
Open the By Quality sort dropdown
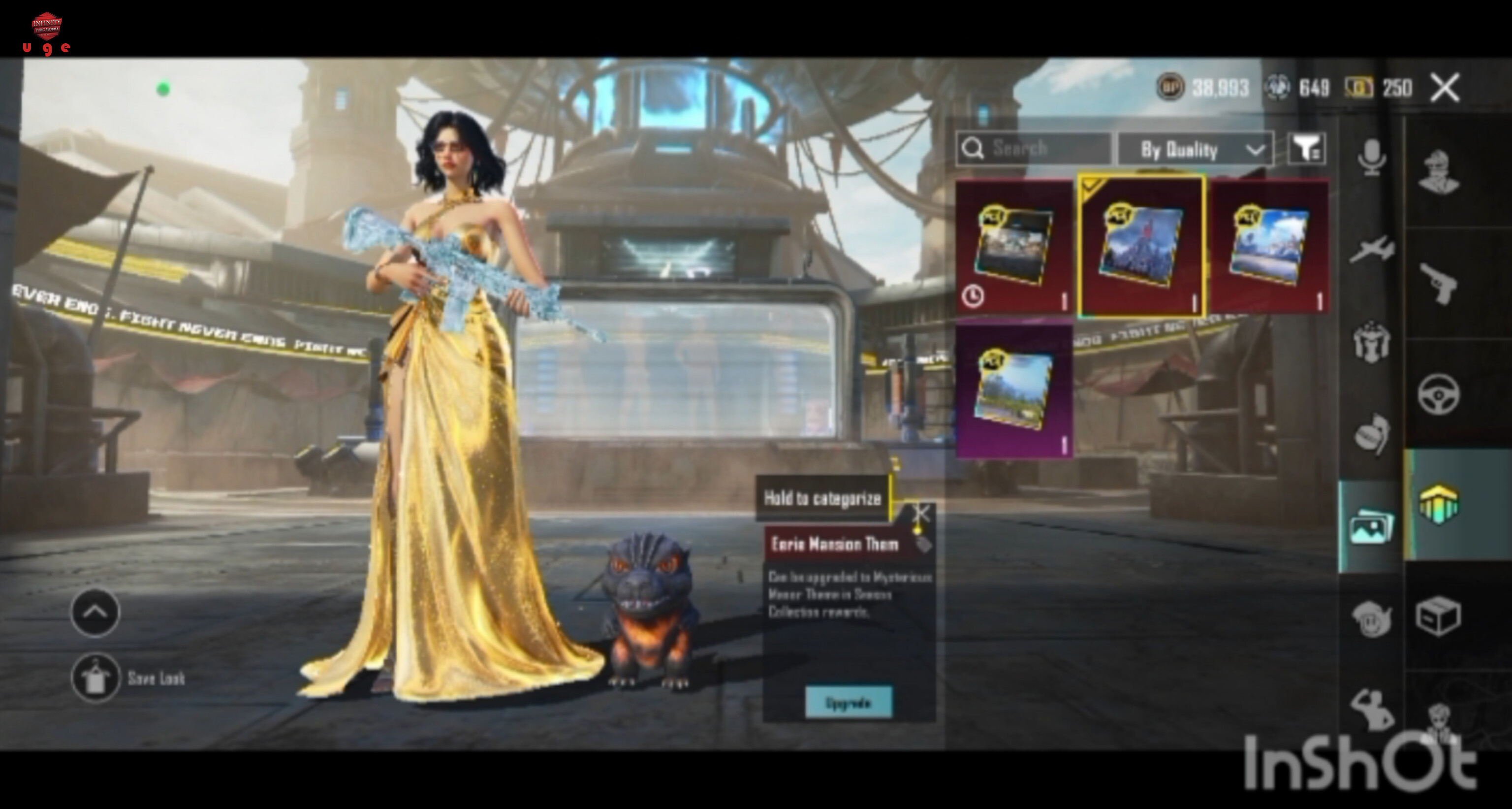(1195, 150)
